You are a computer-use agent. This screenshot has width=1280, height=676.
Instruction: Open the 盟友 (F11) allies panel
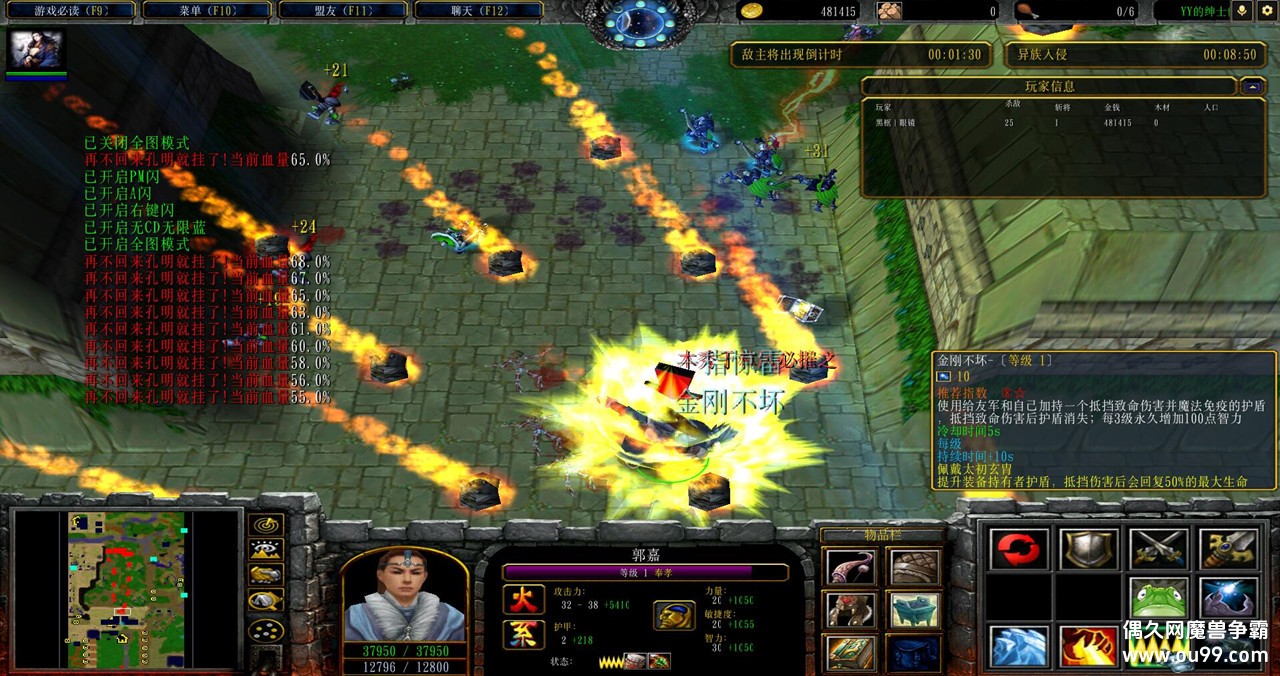341,11
